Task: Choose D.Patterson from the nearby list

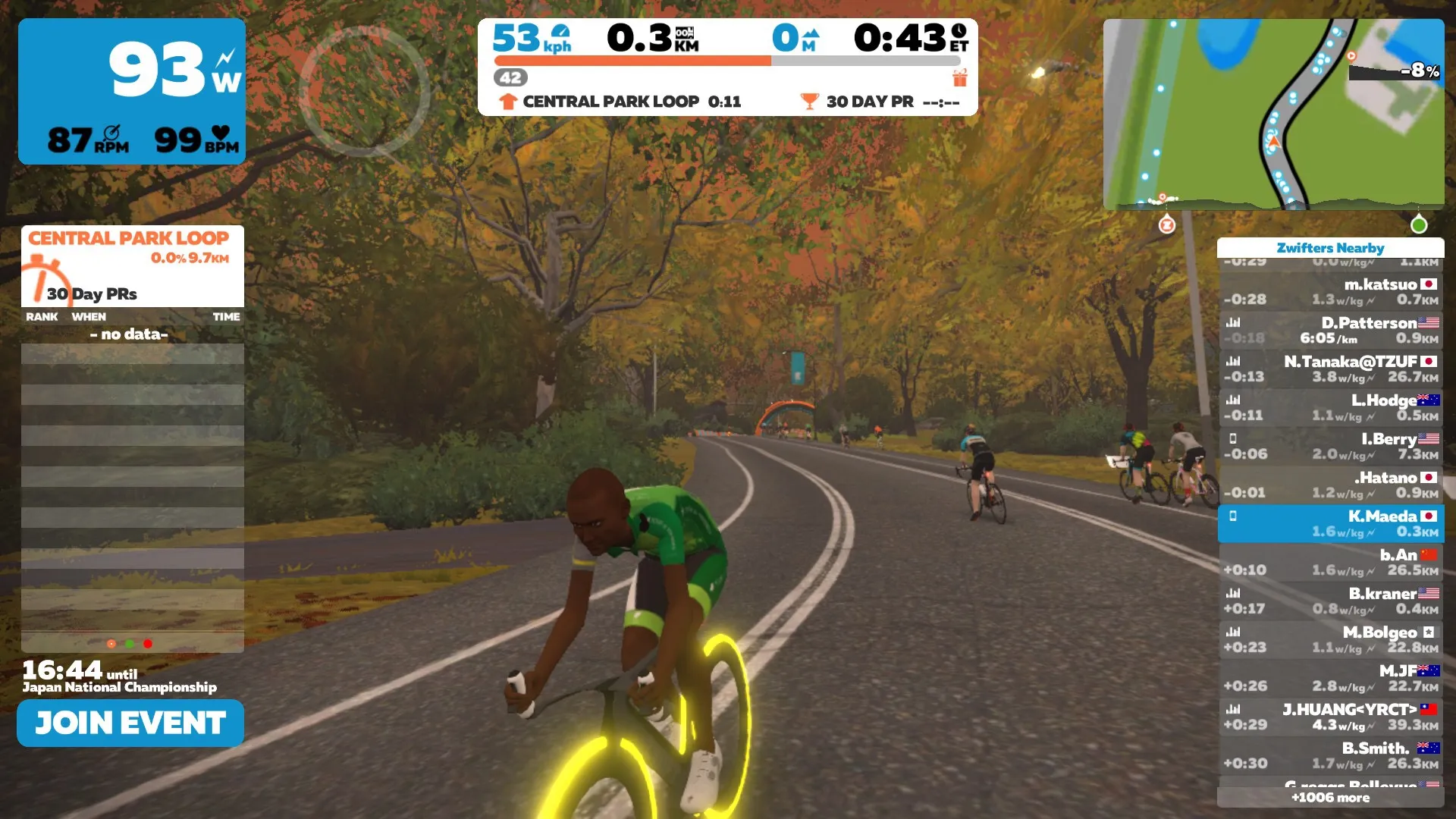Action: (1331, 331)
